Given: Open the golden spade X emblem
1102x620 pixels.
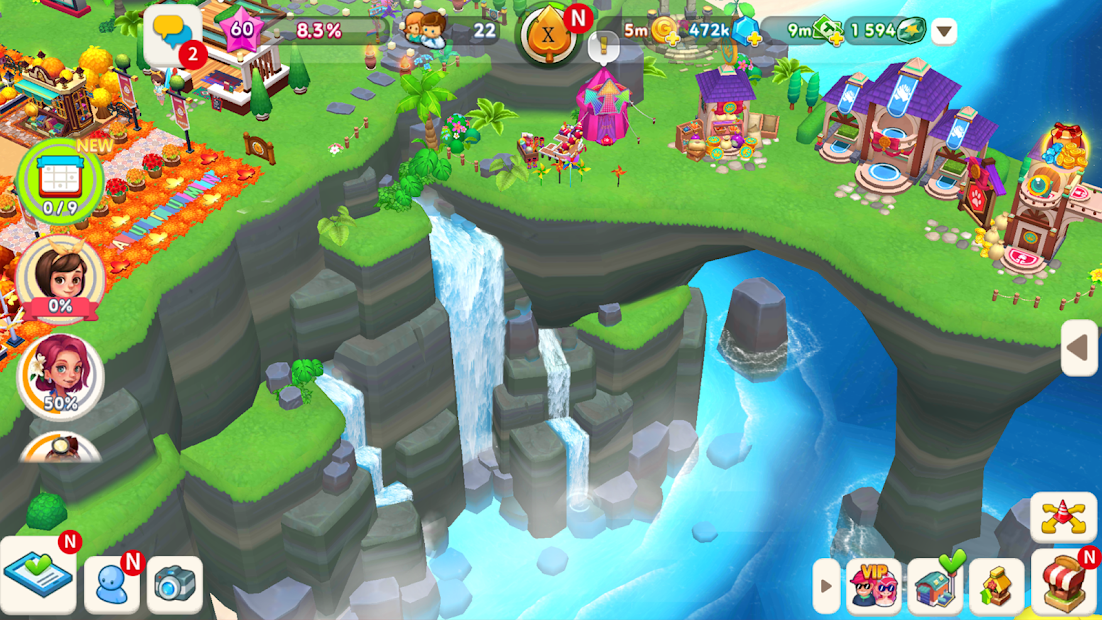Looking at the screenshot, I should tap(549, 35).
